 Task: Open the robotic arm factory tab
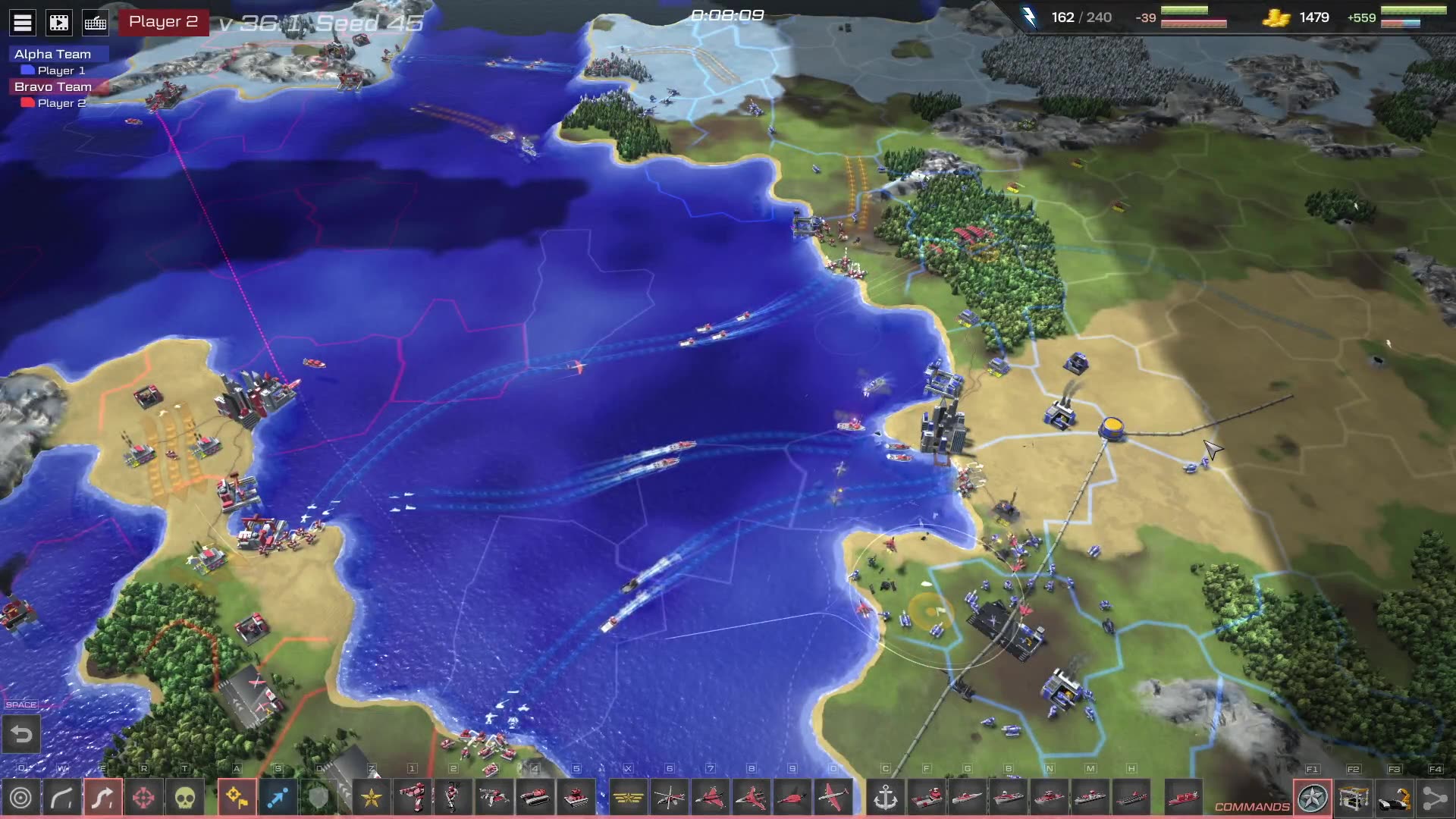pos(1395,798)
